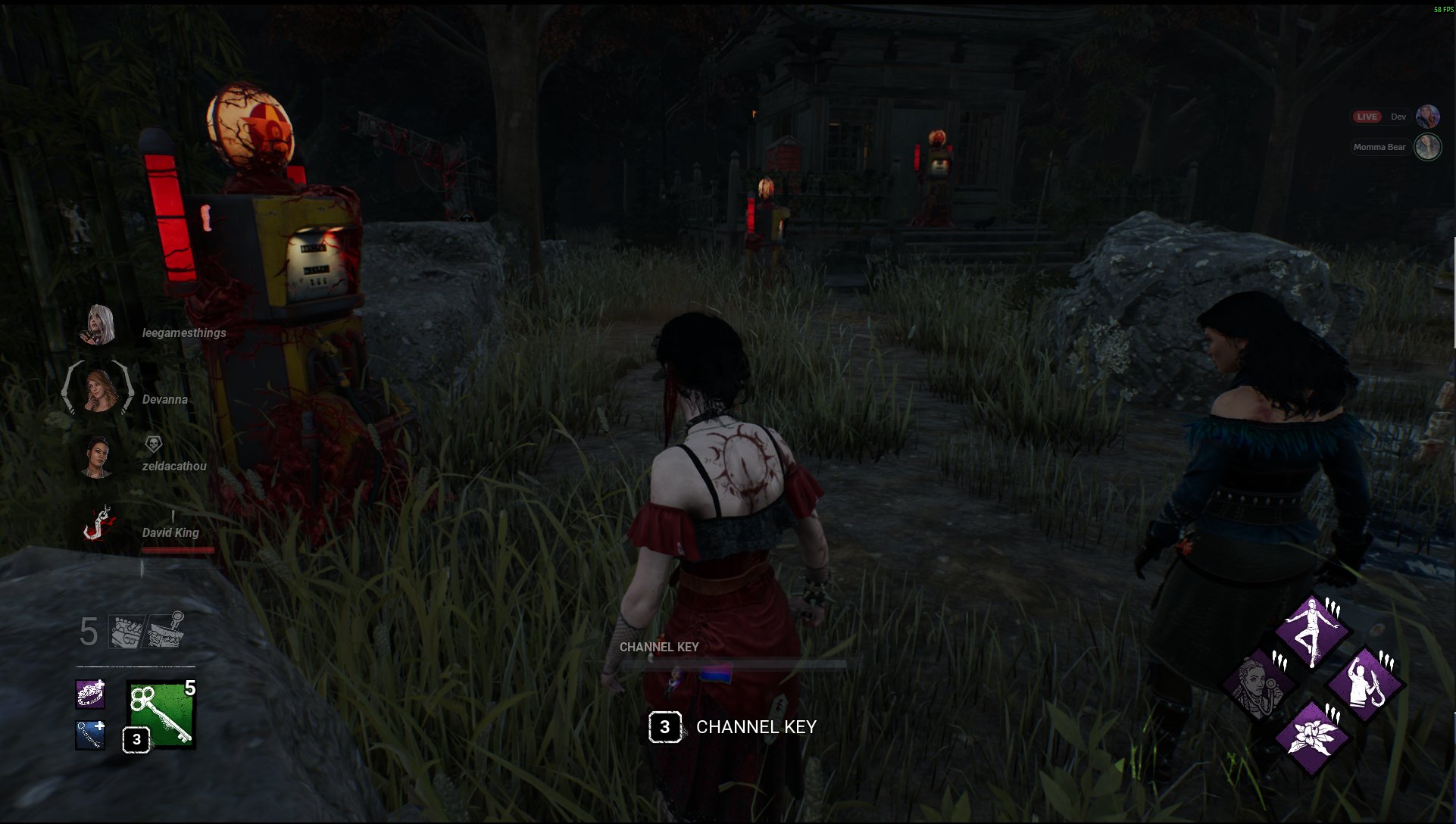This screenshot has height=824, width=1456.
Task: Select leegamesthings' survivor portrait
Action: pyautogui.click(x=99, y=326)
